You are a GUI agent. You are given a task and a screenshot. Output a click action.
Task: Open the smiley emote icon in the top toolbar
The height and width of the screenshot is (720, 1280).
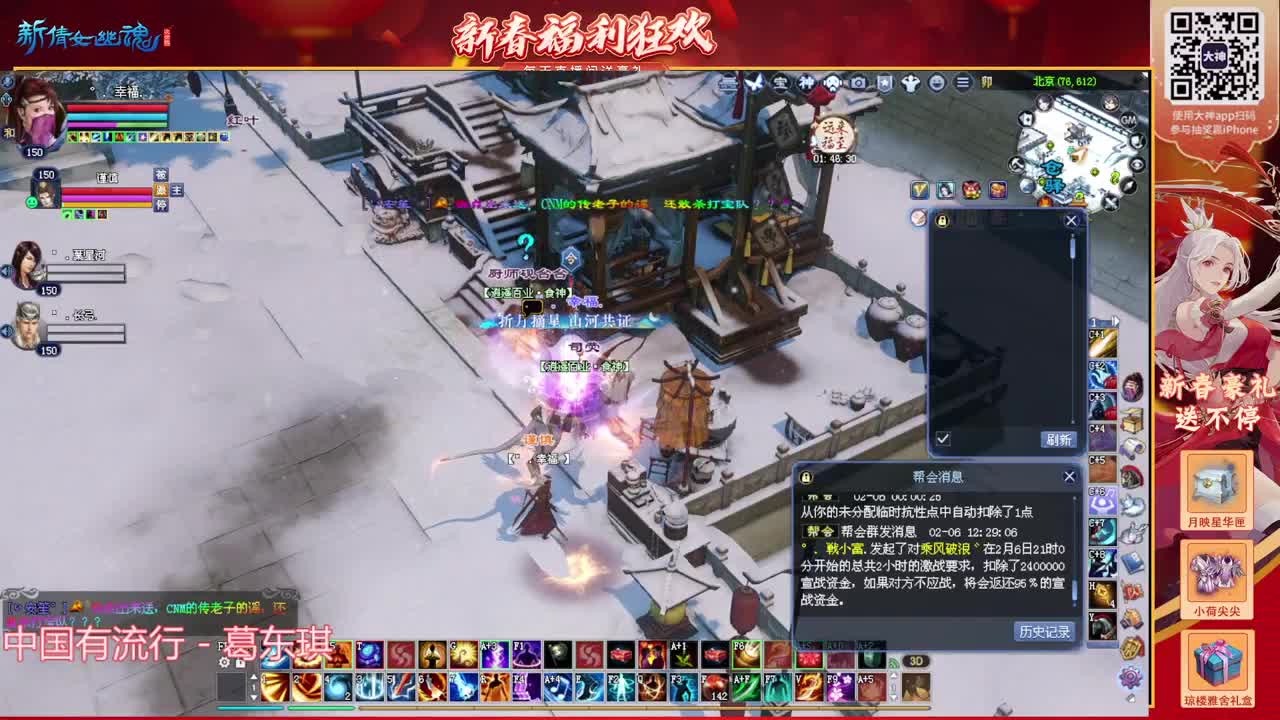click(936, 83)
